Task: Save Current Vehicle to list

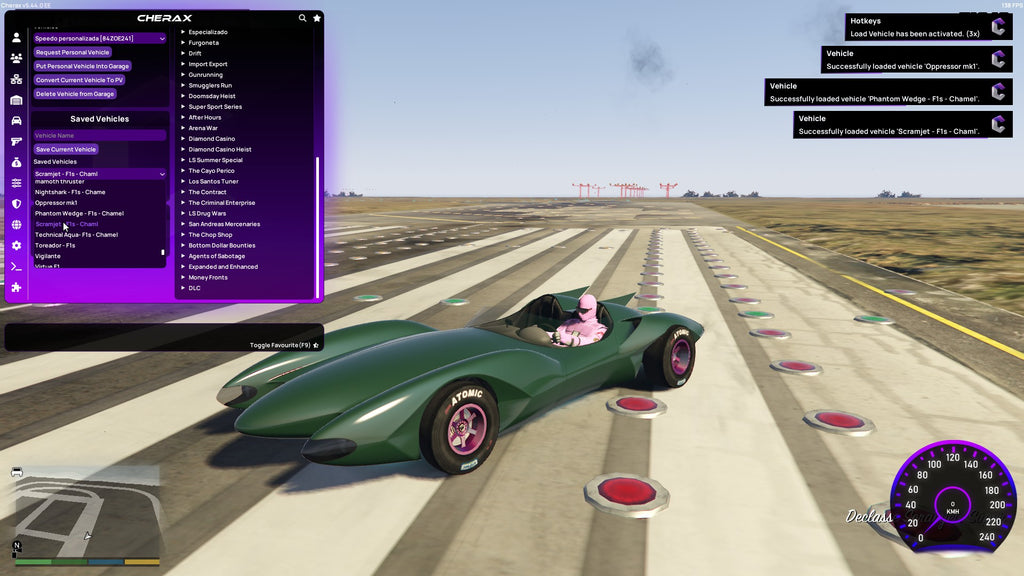Action: 66,149
